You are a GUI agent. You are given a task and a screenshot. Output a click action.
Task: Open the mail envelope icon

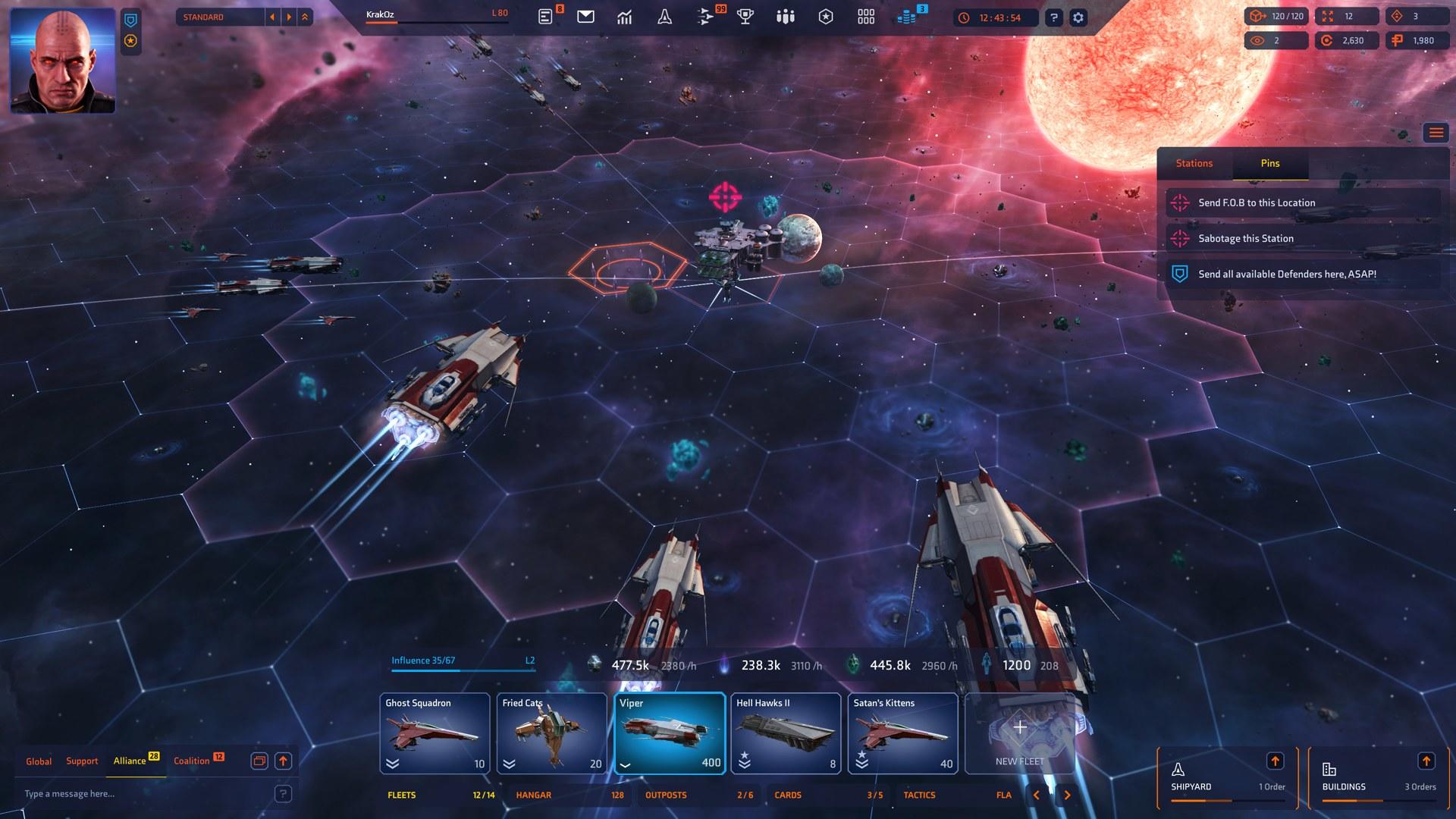(585, 16)
